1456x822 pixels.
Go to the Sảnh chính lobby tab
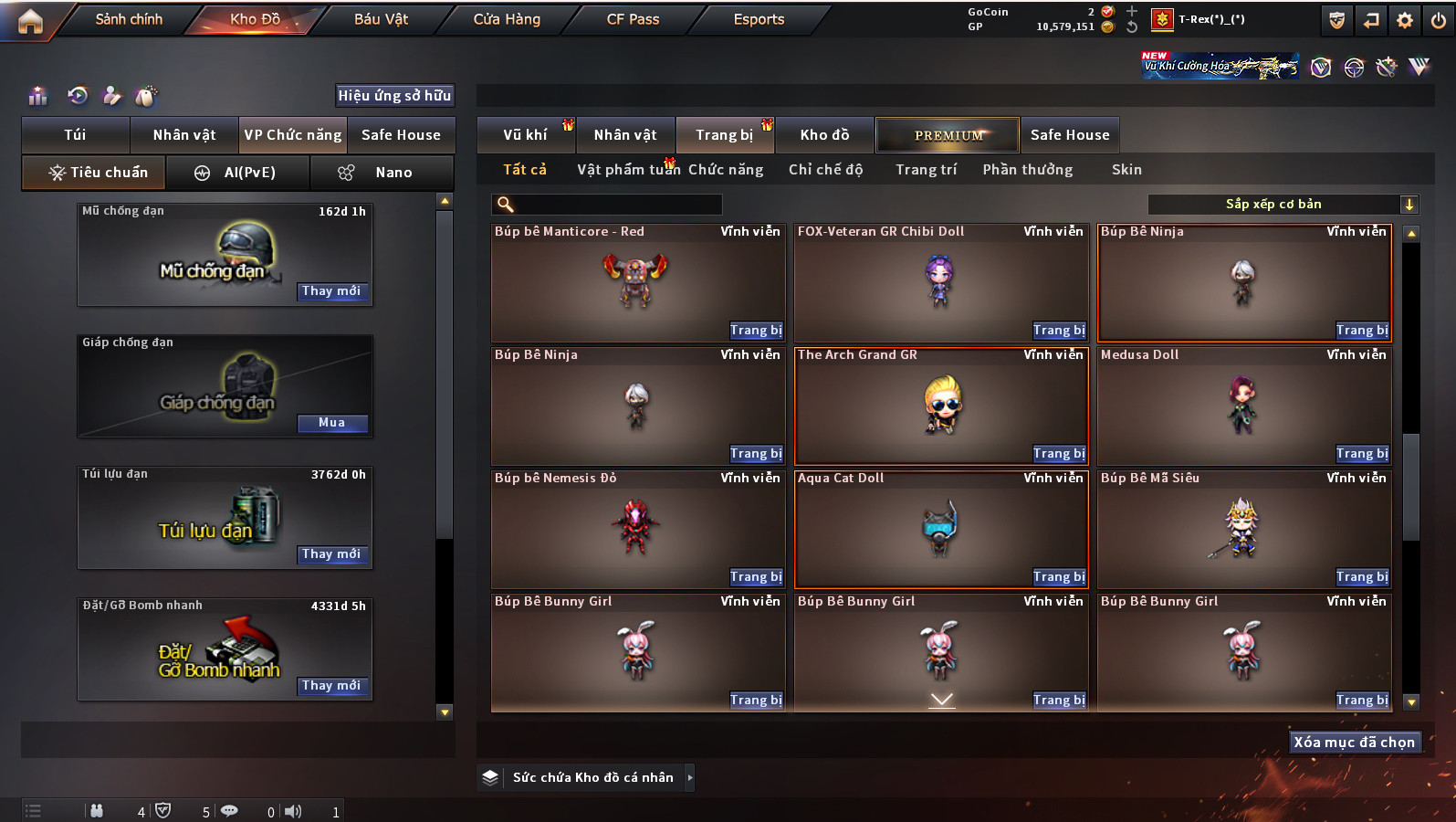point(129,19)
